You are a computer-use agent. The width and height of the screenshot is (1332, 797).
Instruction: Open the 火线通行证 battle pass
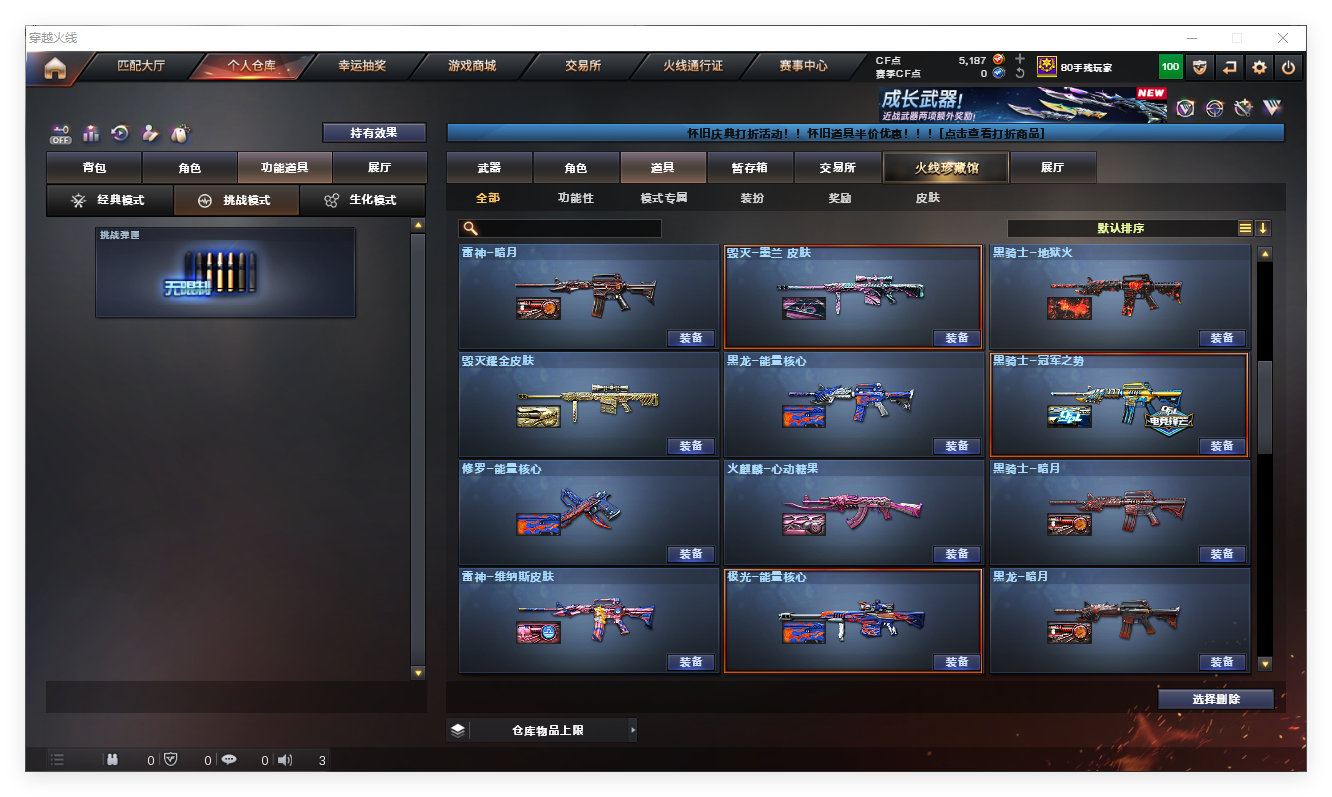coord(692,67)
